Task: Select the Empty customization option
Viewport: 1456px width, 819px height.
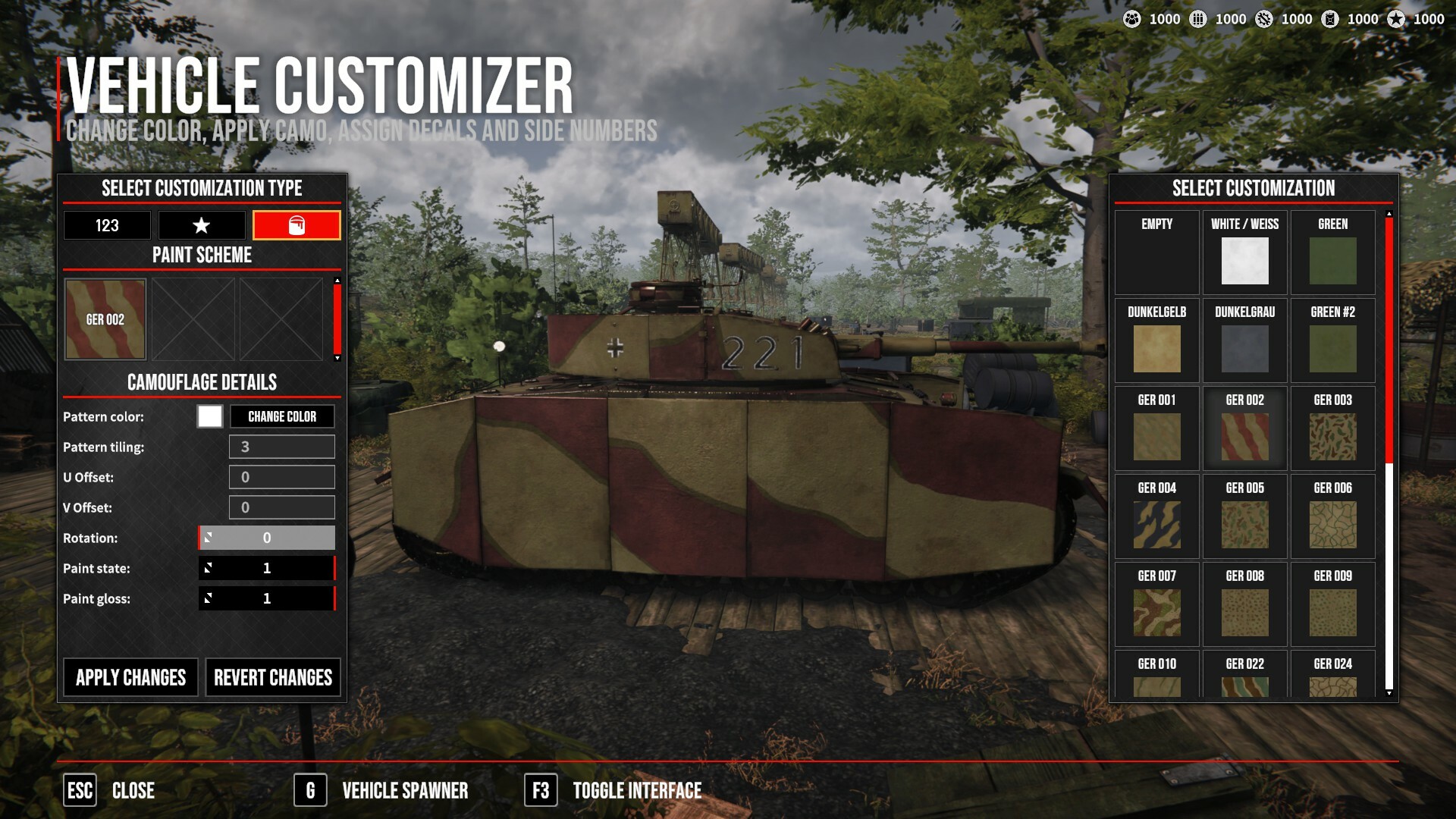Action: 1156,253
